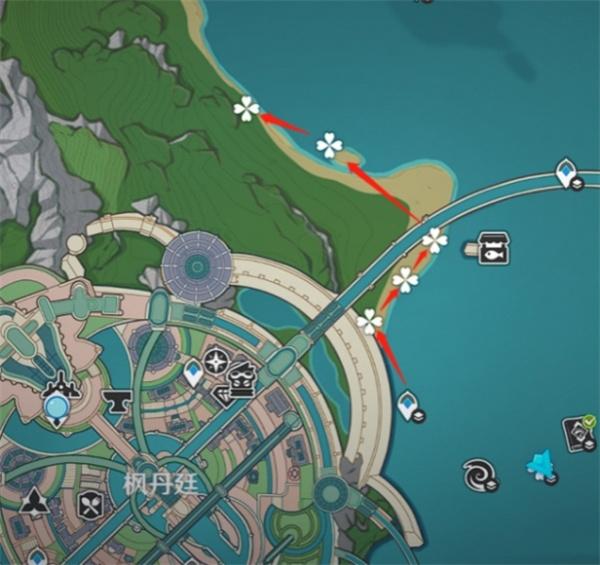Select the fishing association fish icon
The height and width of the screenshot is (565, 600).
click(x=492, y=246)
